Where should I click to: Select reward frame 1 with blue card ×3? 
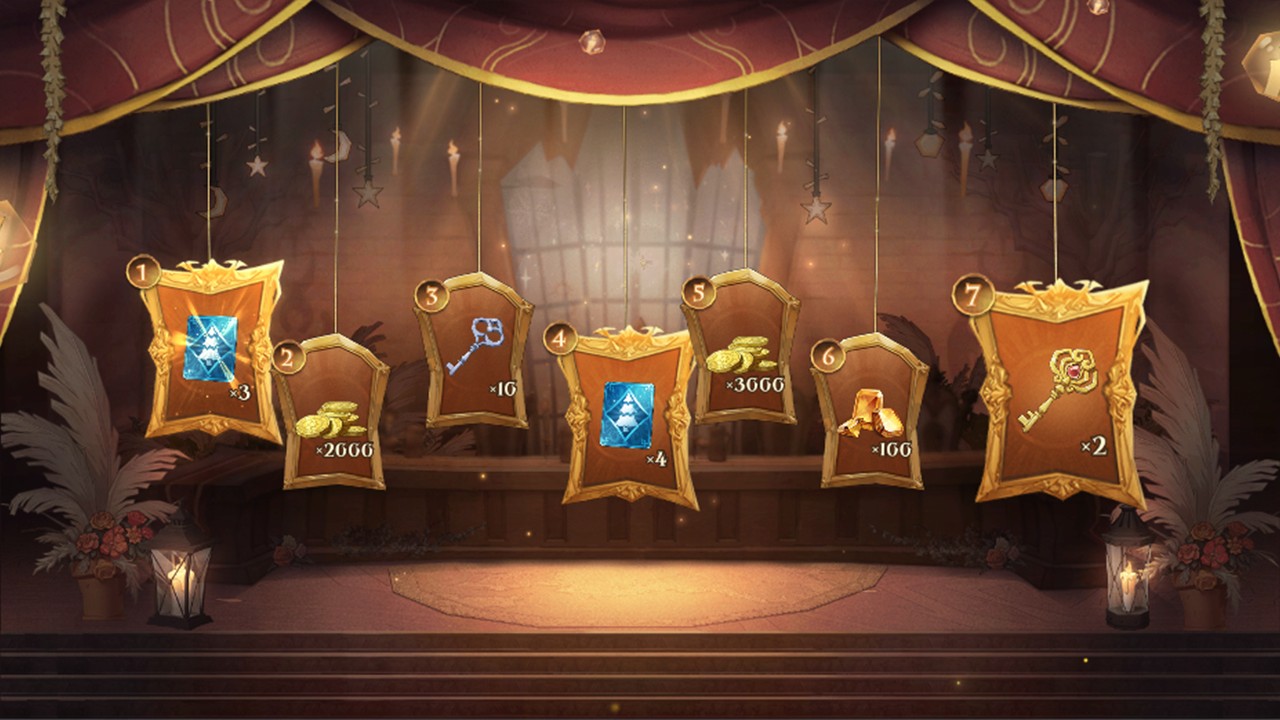pyautogui.click(x=213, y=350)
